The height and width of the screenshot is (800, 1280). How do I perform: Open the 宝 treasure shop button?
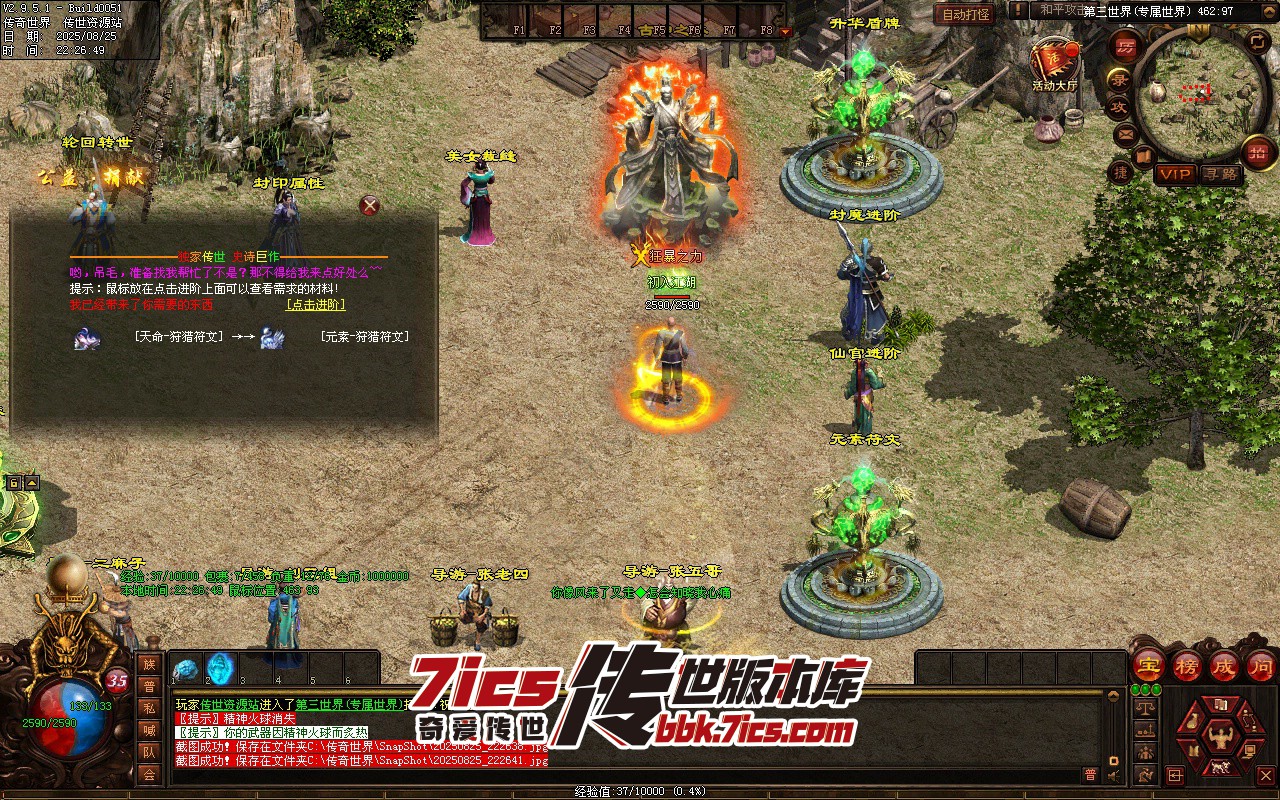1148,665
